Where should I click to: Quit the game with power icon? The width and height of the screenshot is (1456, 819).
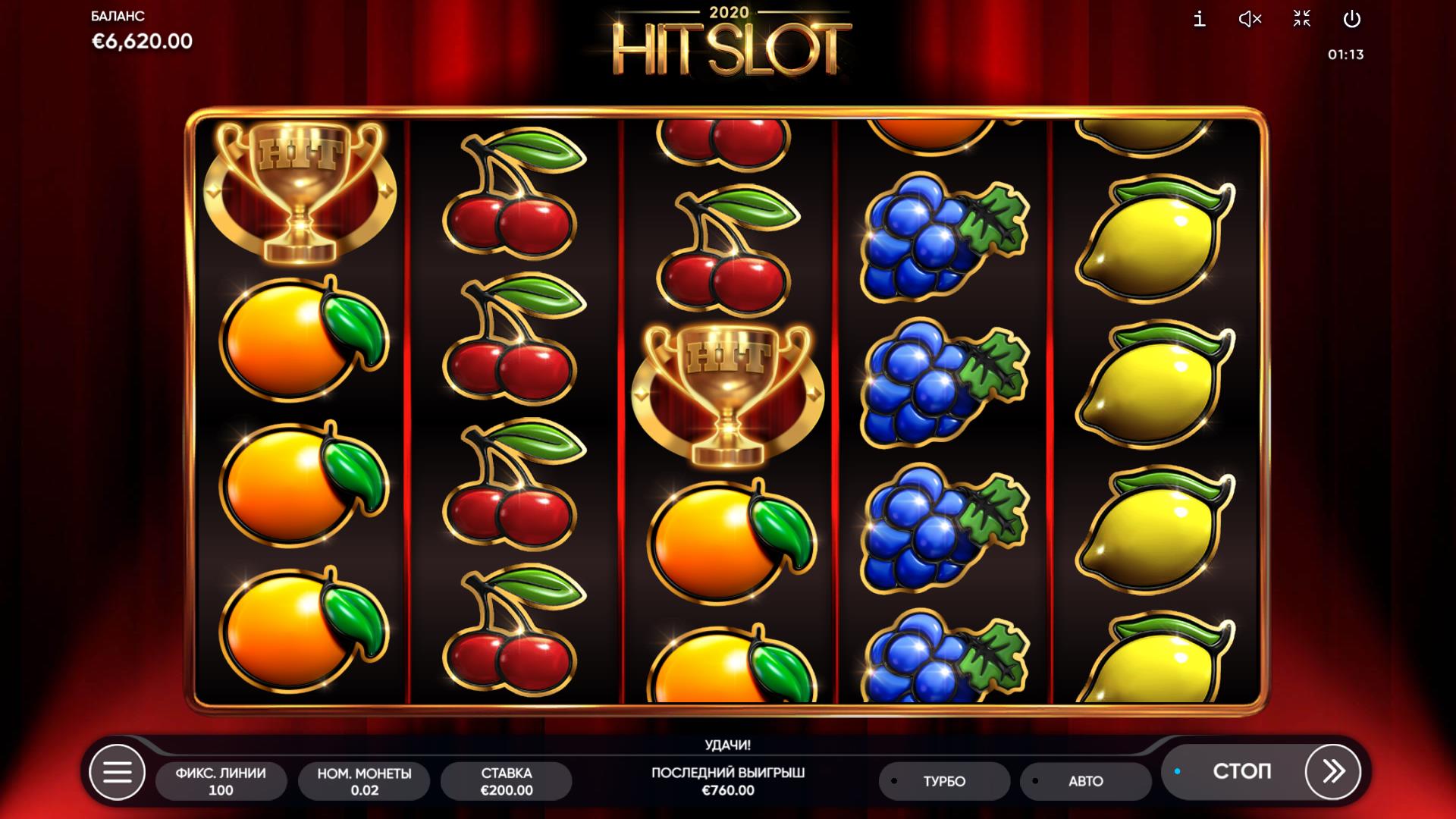click(1352, 19)
